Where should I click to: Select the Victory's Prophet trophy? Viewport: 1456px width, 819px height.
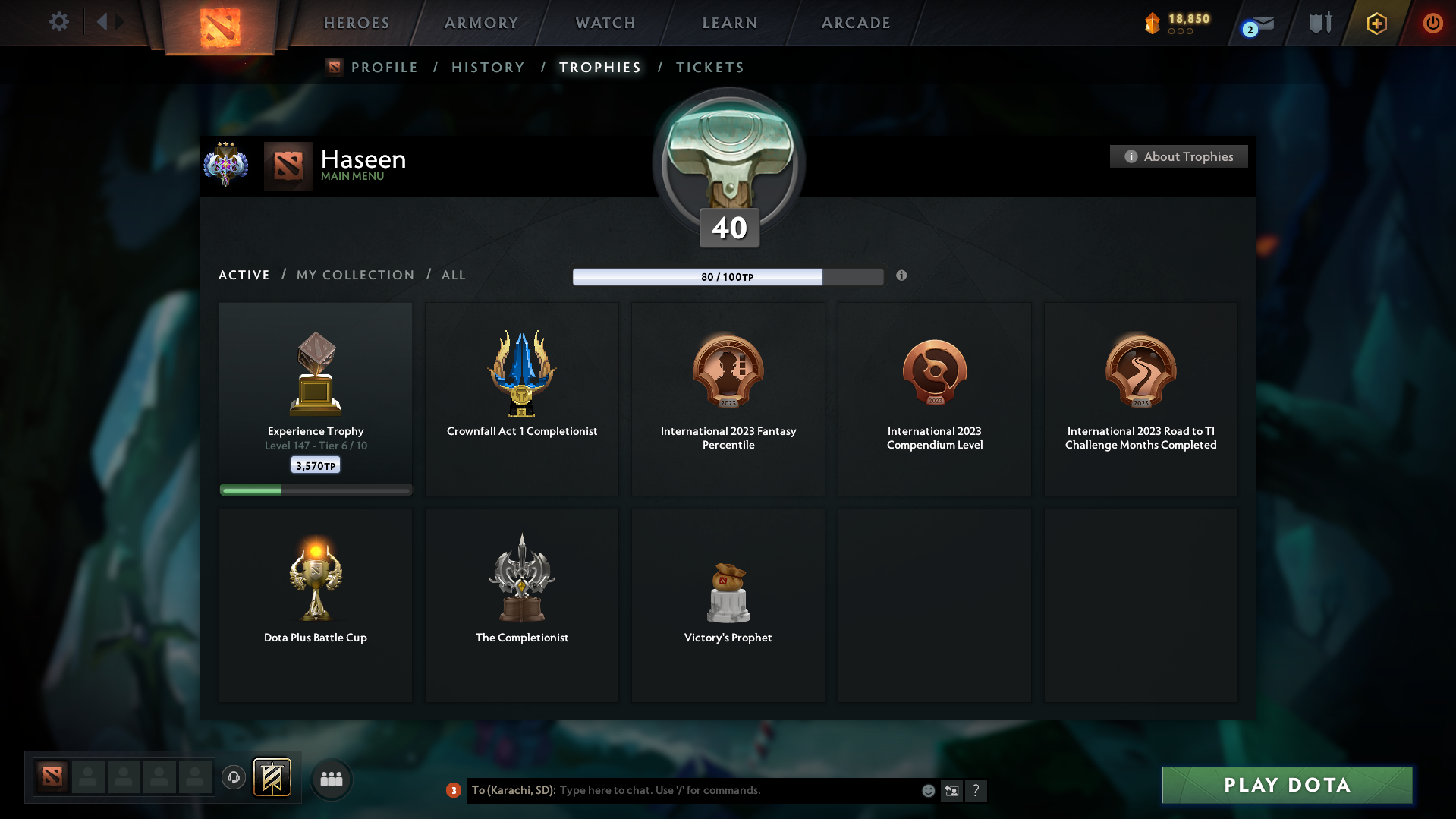[x=728, y=605]
